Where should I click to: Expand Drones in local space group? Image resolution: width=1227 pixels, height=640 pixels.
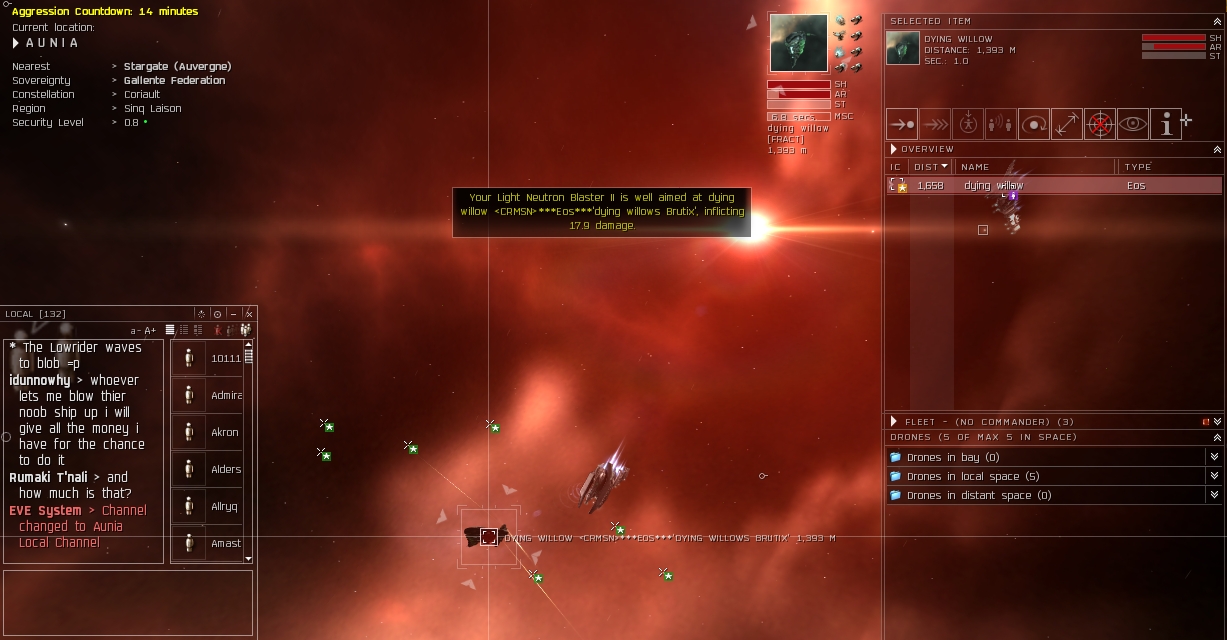(x=1214, y=476)
